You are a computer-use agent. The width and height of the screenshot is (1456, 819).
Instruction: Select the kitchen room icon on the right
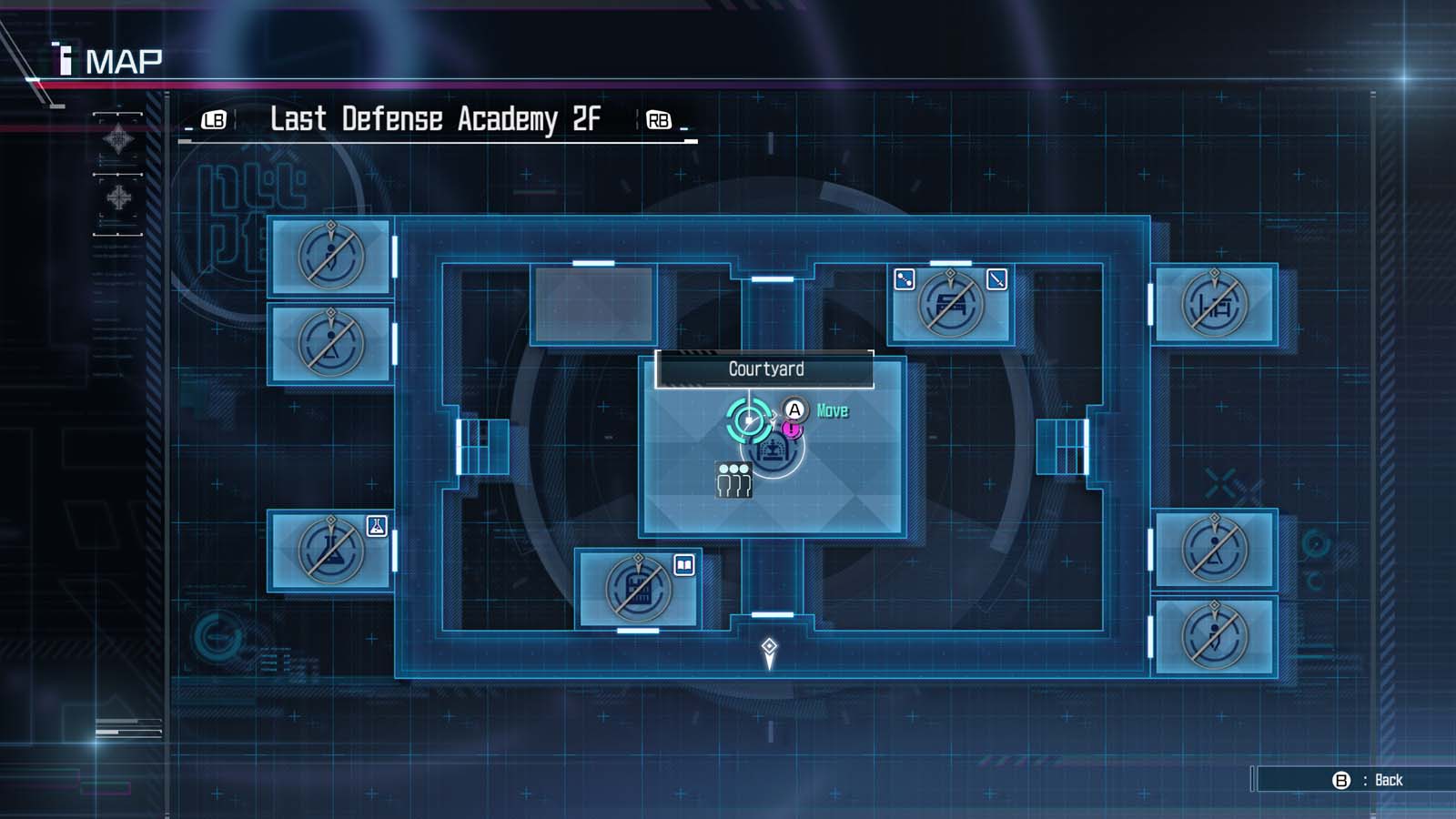coord(1218,303)
